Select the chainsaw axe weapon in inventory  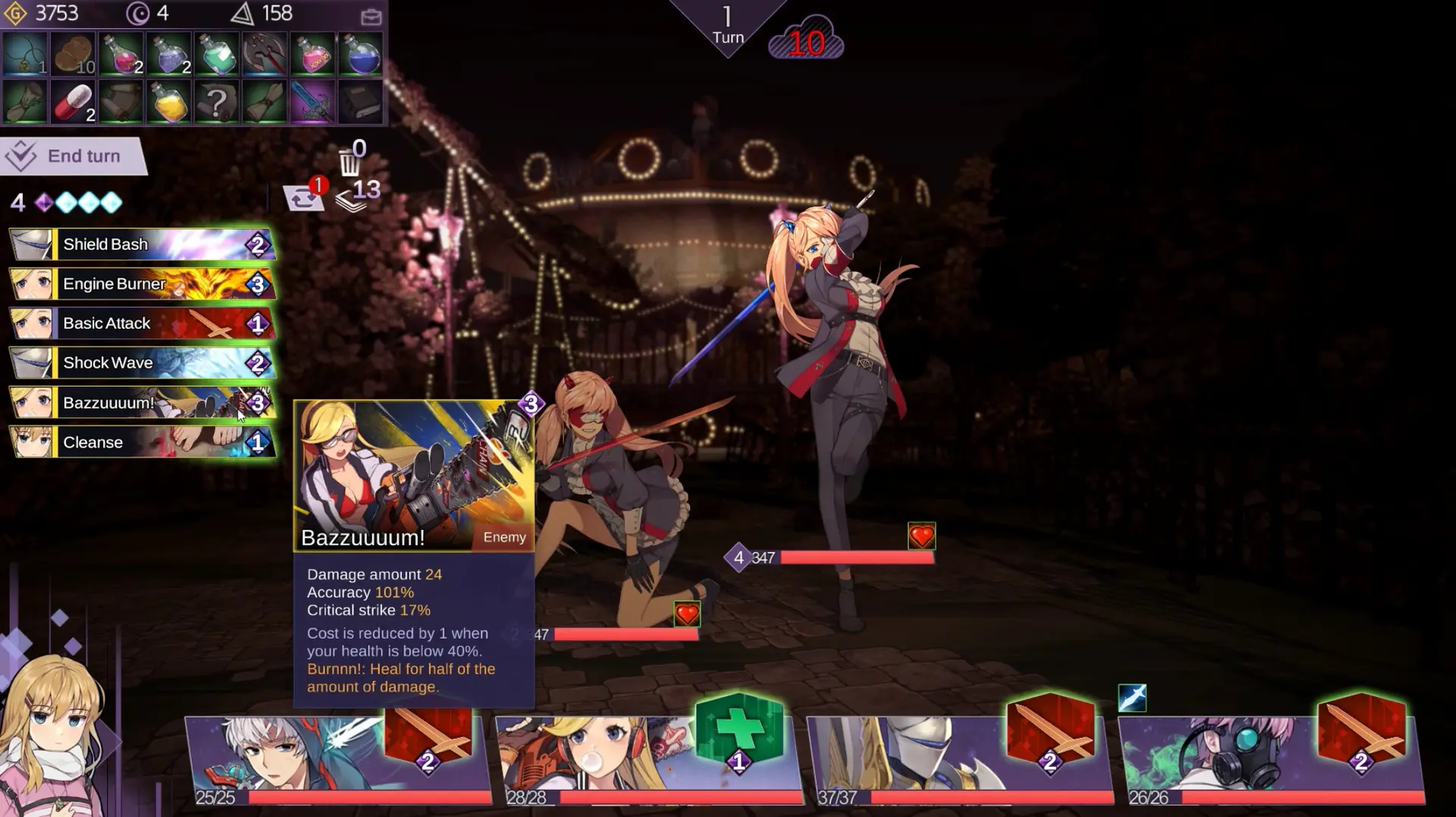click(265, 53)
